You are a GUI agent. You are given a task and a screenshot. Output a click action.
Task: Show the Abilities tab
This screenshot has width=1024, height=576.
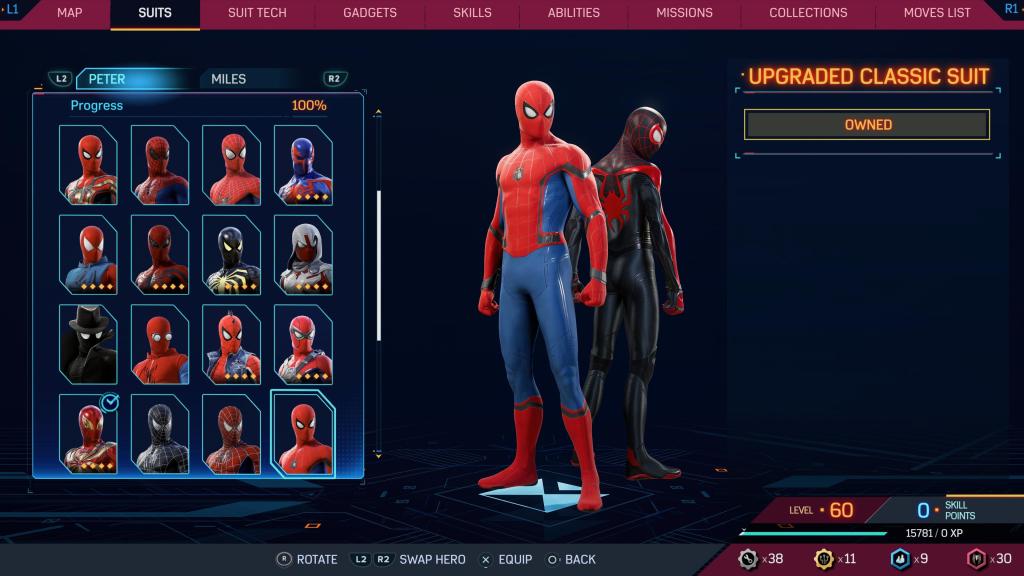point(574,13)
